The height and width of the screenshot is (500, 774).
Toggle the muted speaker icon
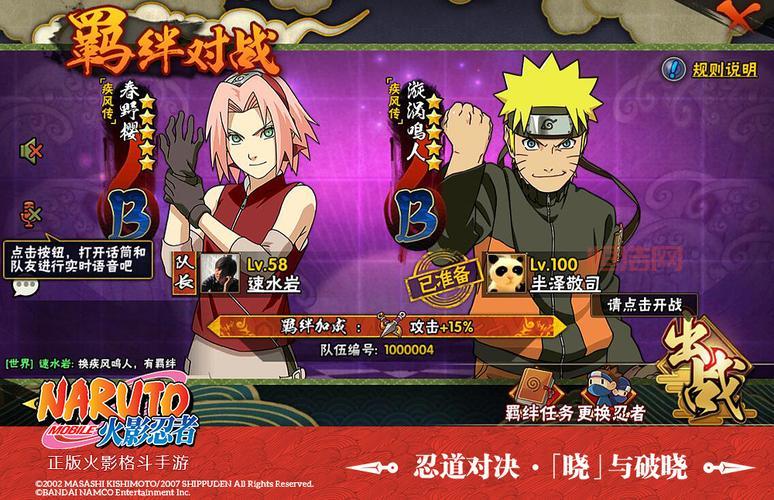[30, 151]
